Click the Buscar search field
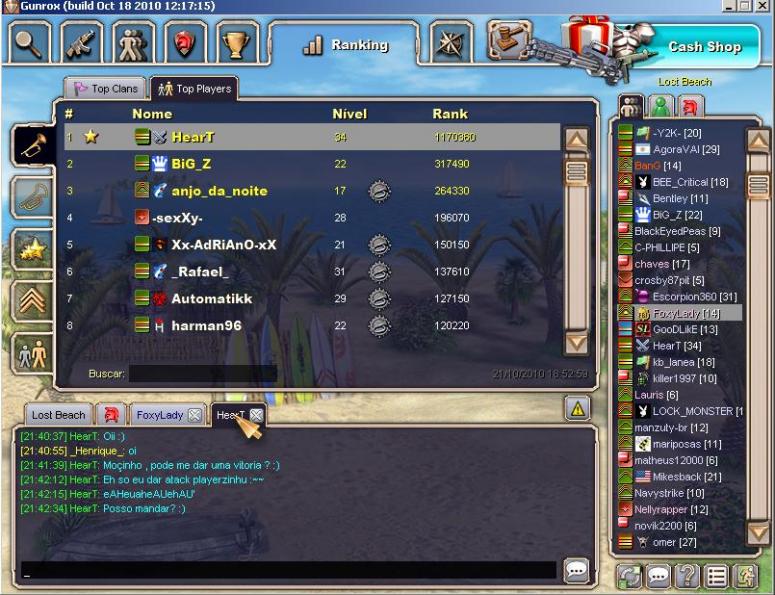 202,373
